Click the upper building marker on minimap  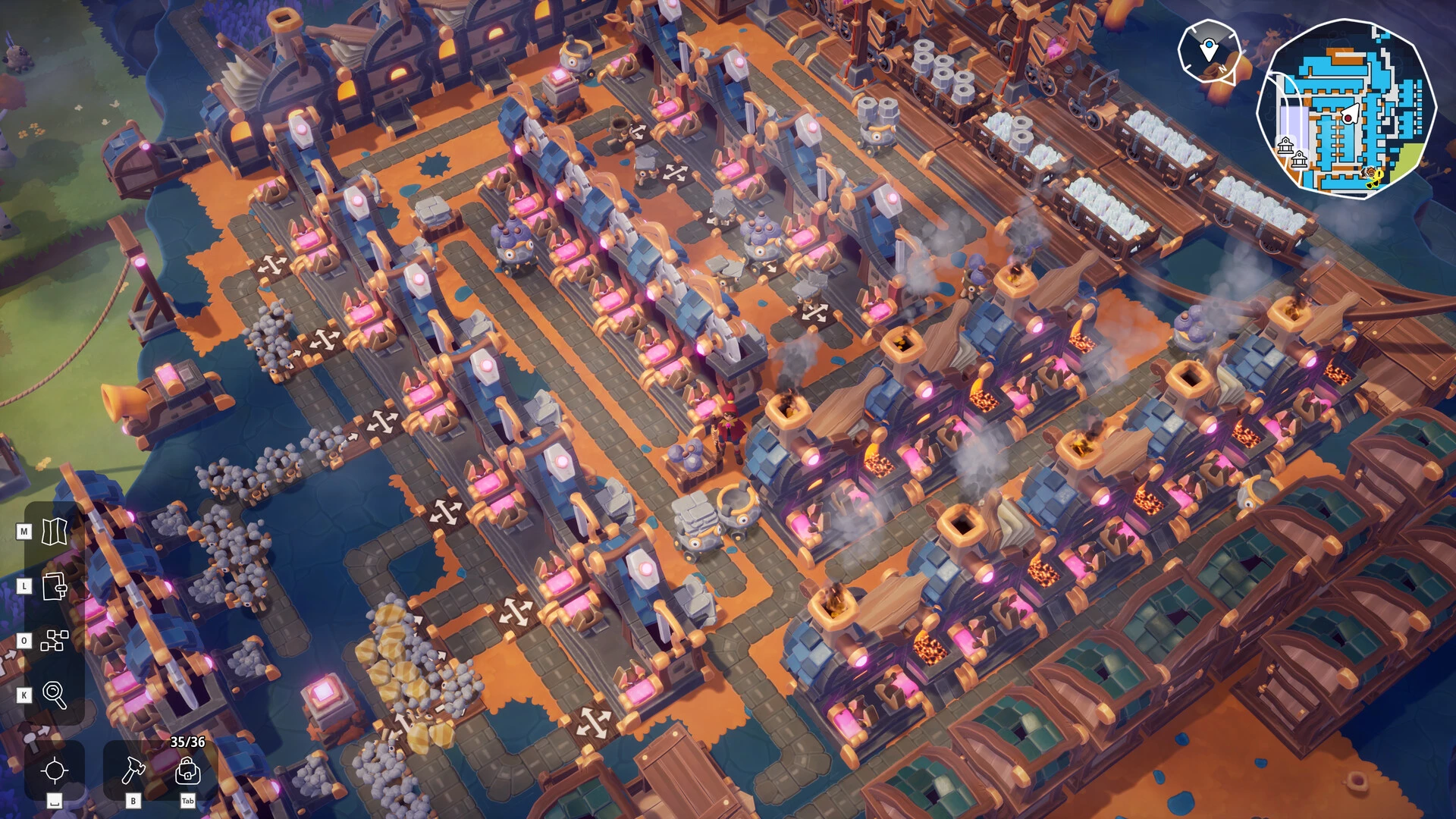[x=1285, y=144]
